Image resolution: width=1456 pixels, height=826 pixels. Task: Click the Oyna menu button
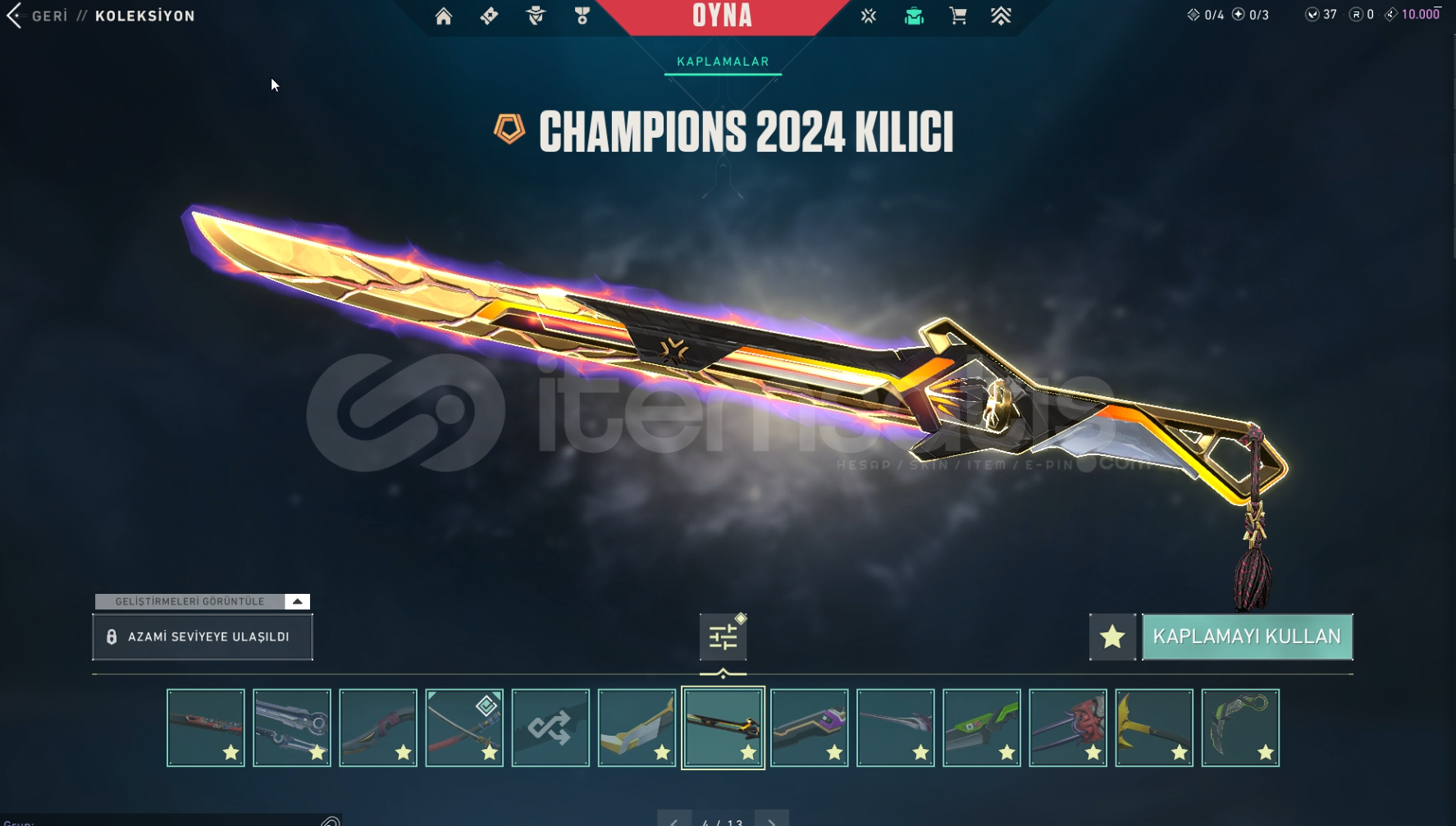(722, 16)
